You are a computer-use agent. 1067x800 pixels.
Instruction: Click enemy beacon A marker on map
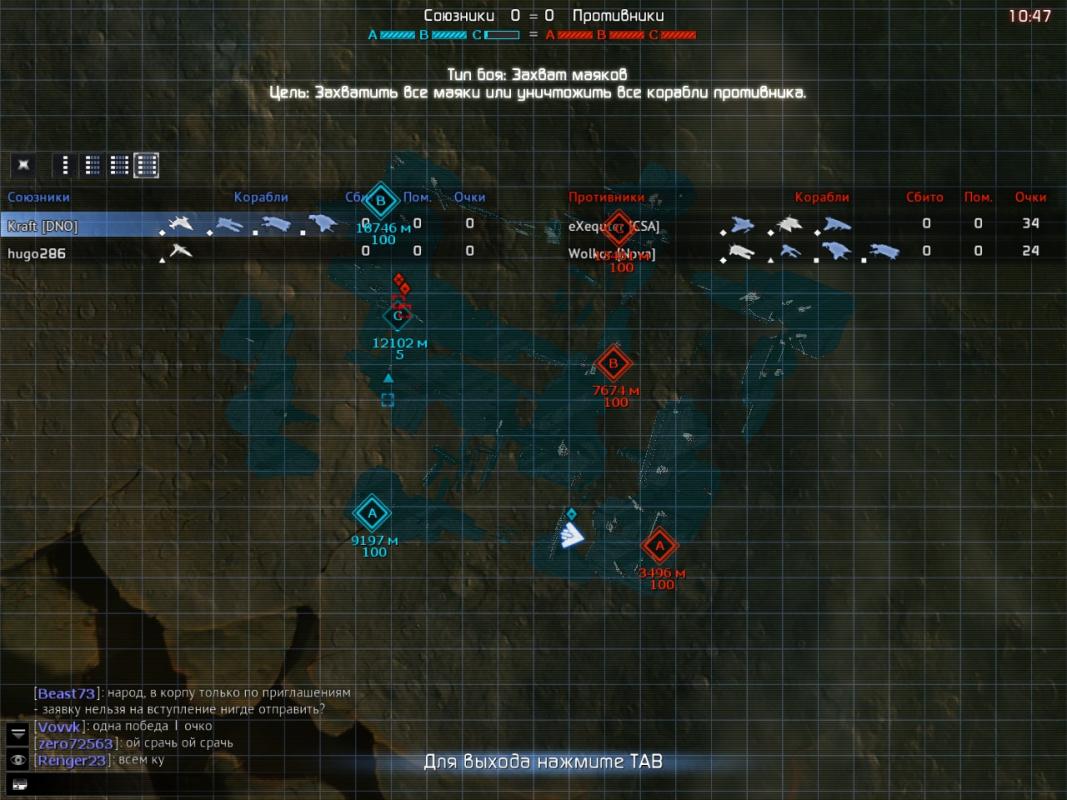(658, 547)
